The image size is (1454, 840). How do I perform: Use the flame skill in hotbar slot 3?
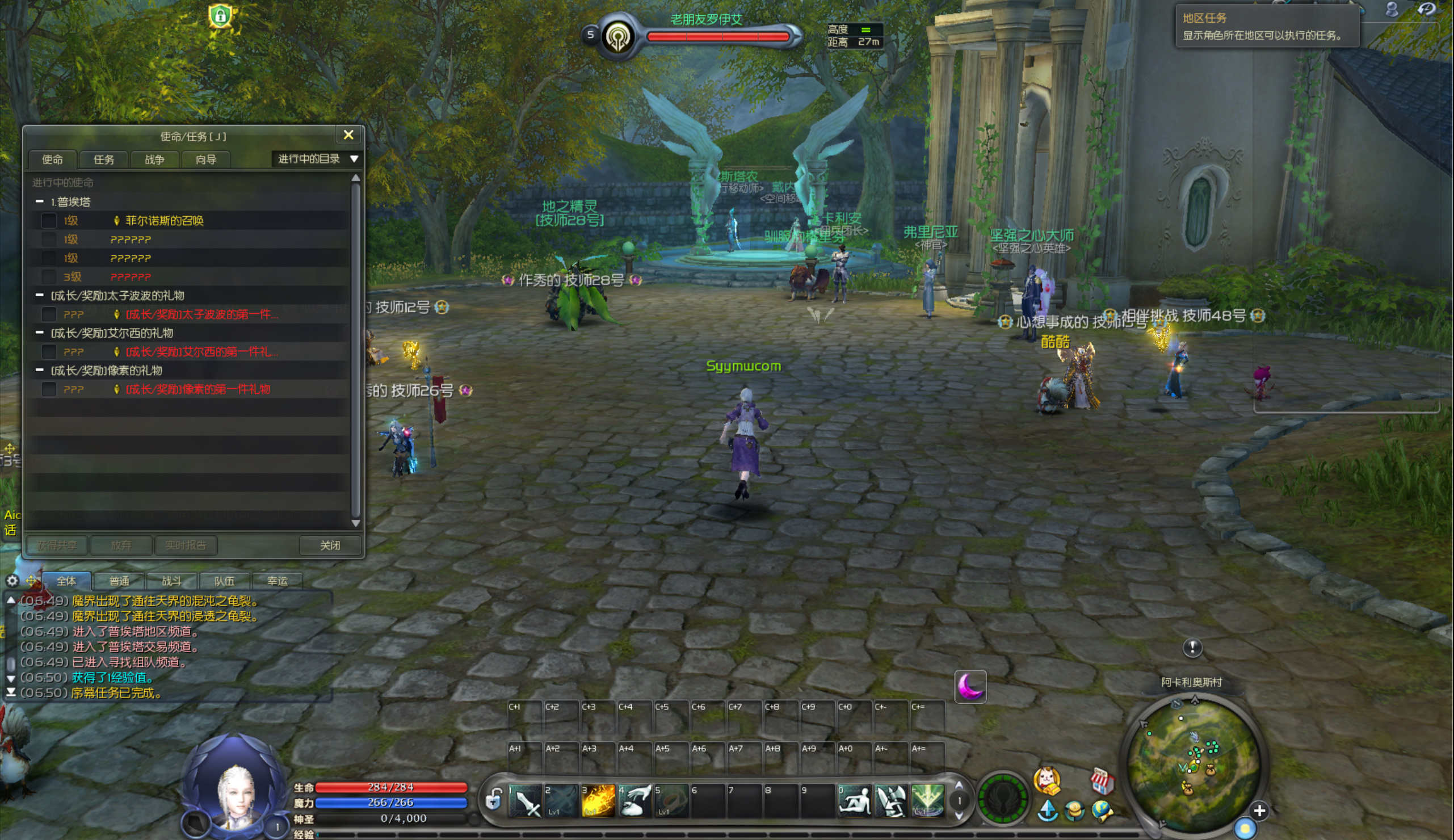598,800
